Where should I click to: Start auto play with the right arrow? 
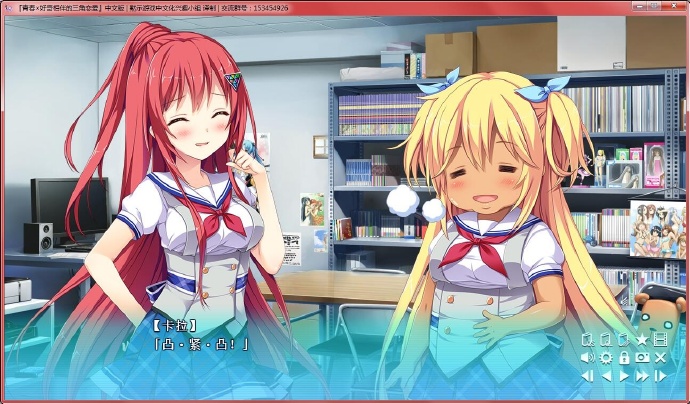[624, 375]
